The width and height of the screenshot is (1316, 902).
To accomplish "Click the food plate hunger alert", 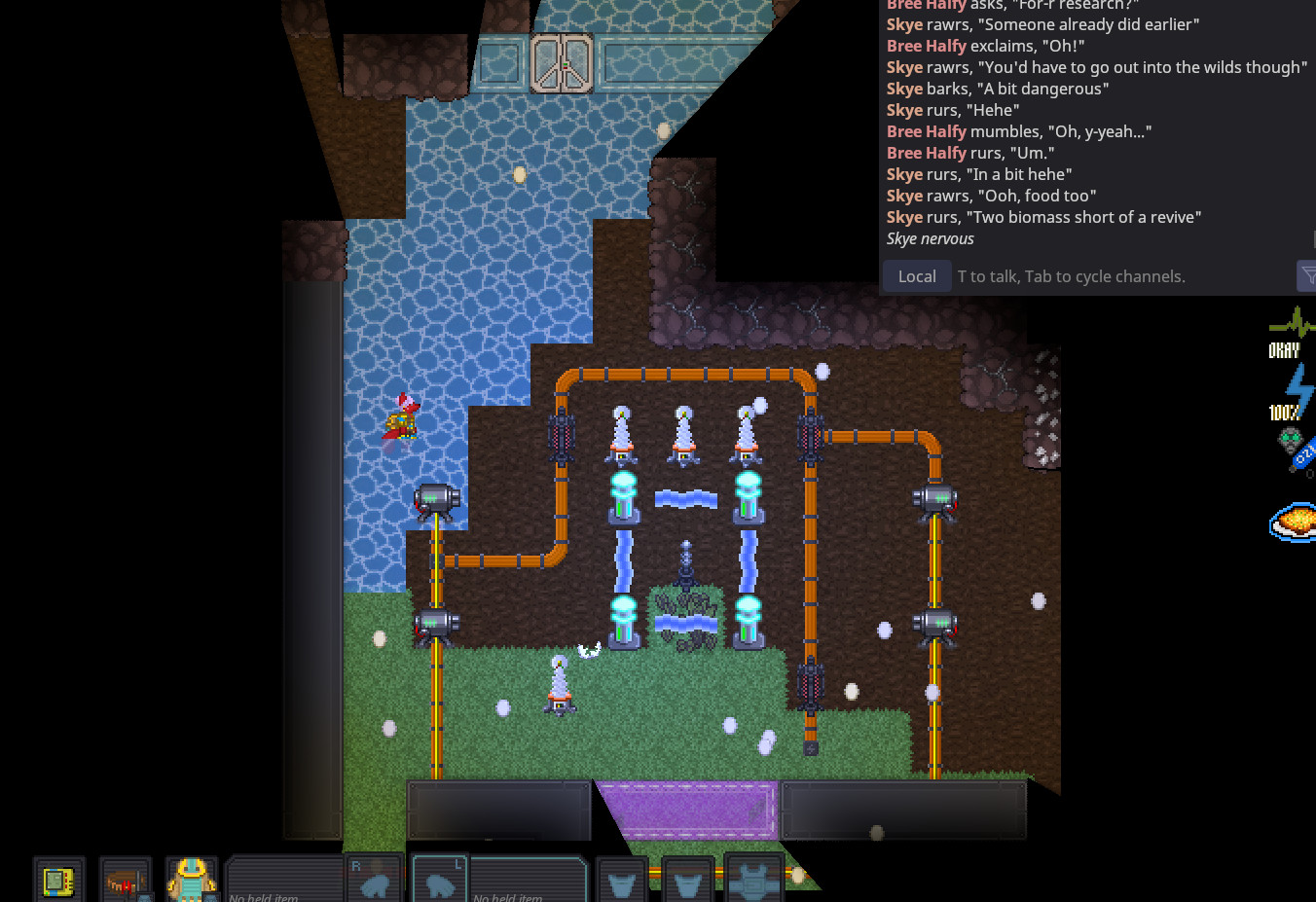I will 1295,522.
